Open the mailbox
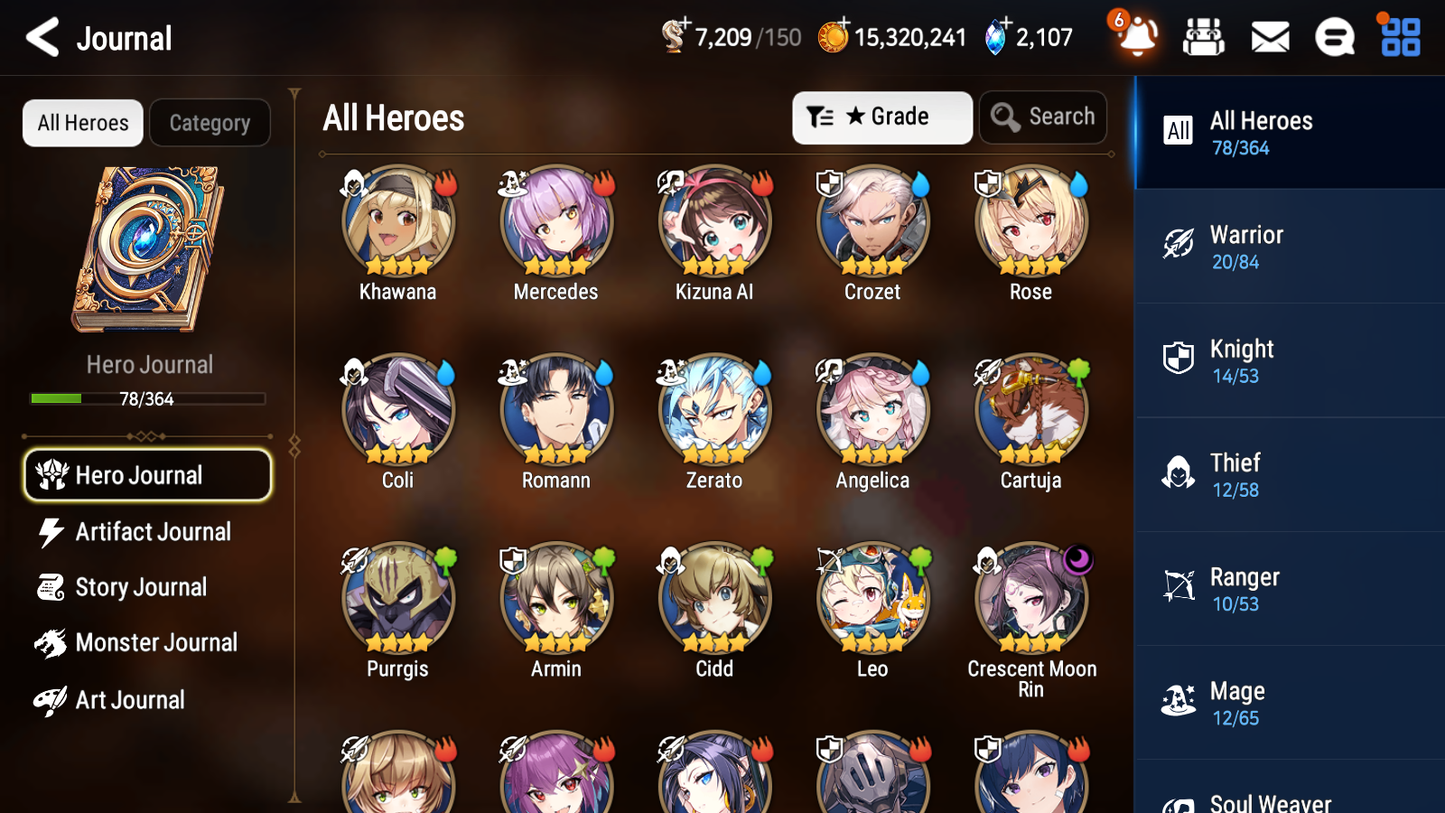Viewport: 1445px width, 813px height. pos(1269,36)
